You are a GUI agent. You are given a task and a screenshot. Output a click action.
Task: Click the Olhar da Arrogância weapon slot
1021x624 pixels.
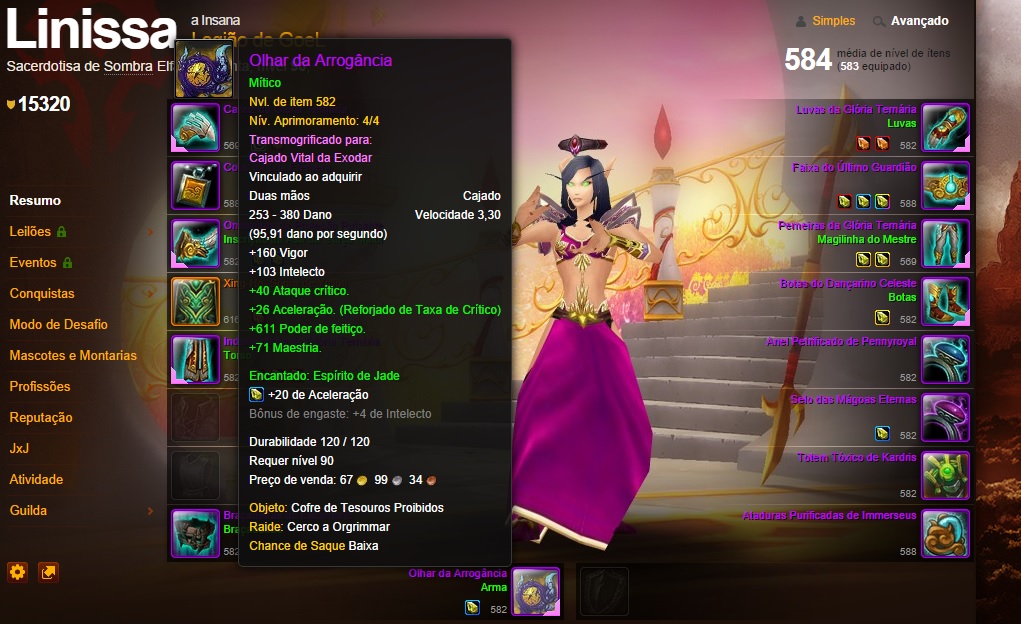click(x=535, y=592)
